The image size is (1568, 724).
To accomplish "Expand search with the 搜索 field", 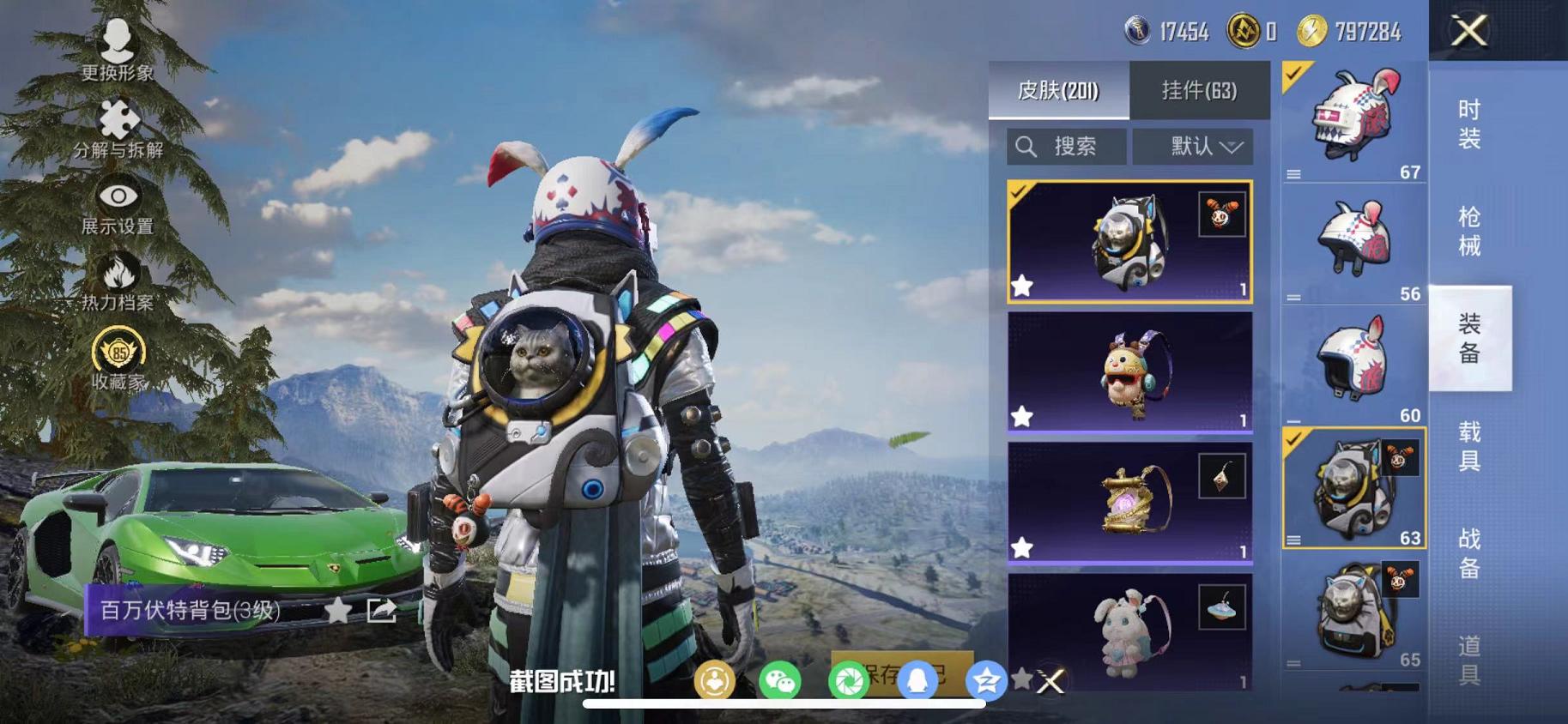I will click(x=1066, y=146).
